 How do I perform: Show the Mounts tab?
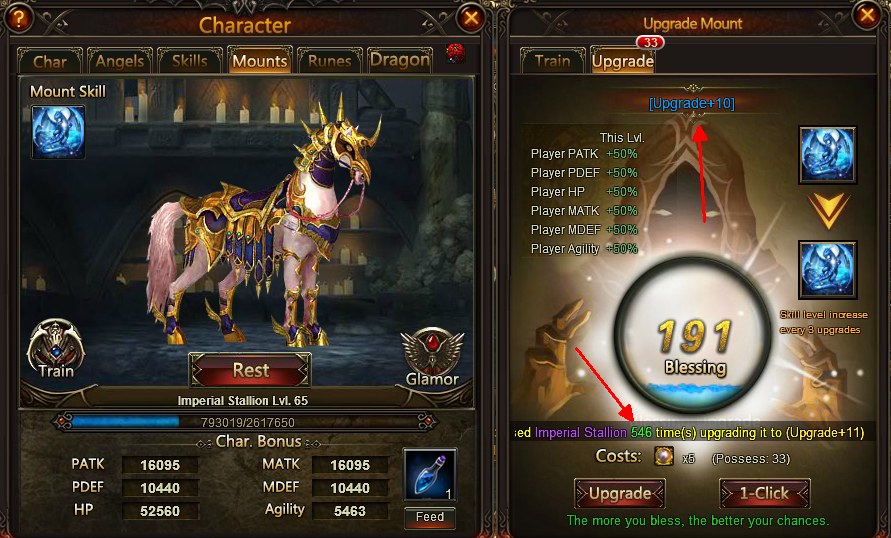tap(259, 61)
